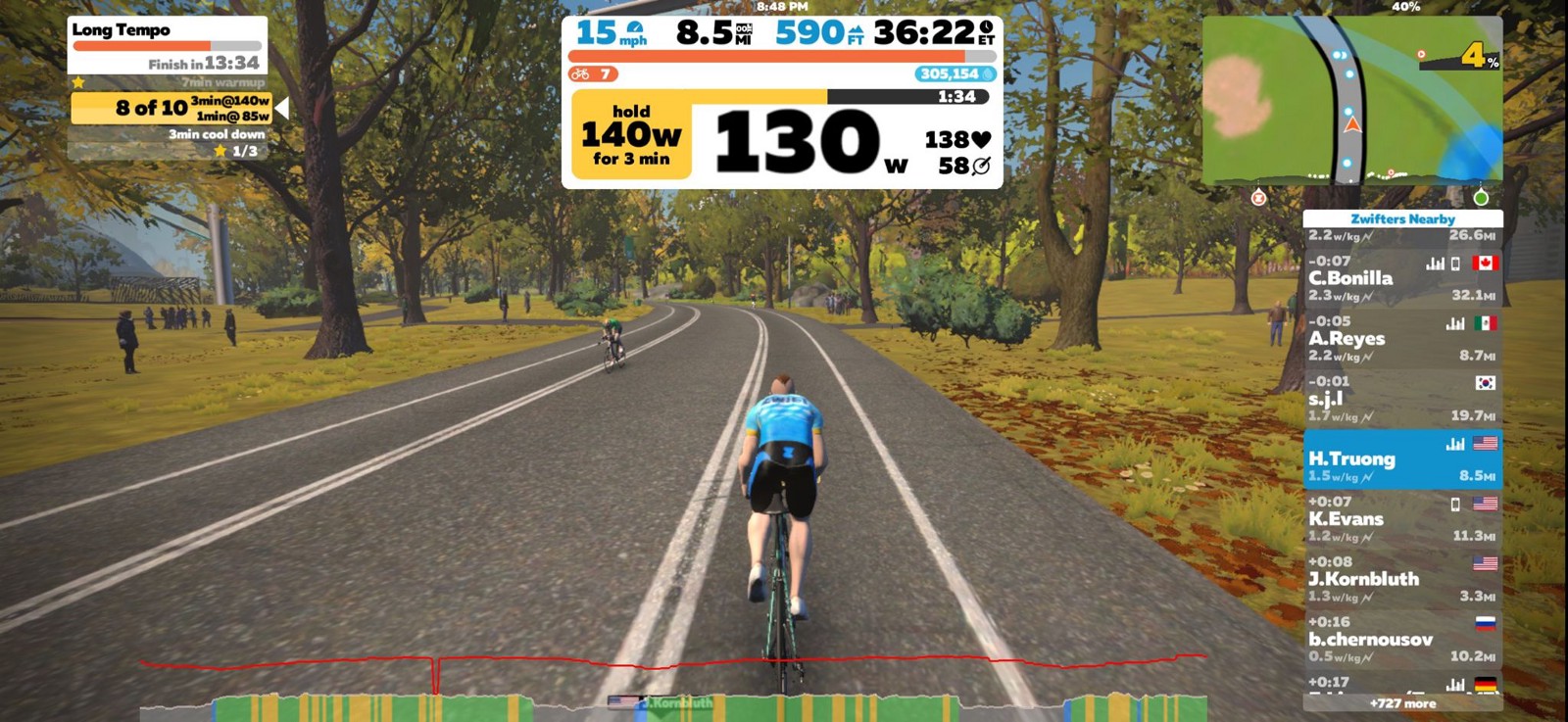Click the heart icon next to 138

tap(980, 139)
